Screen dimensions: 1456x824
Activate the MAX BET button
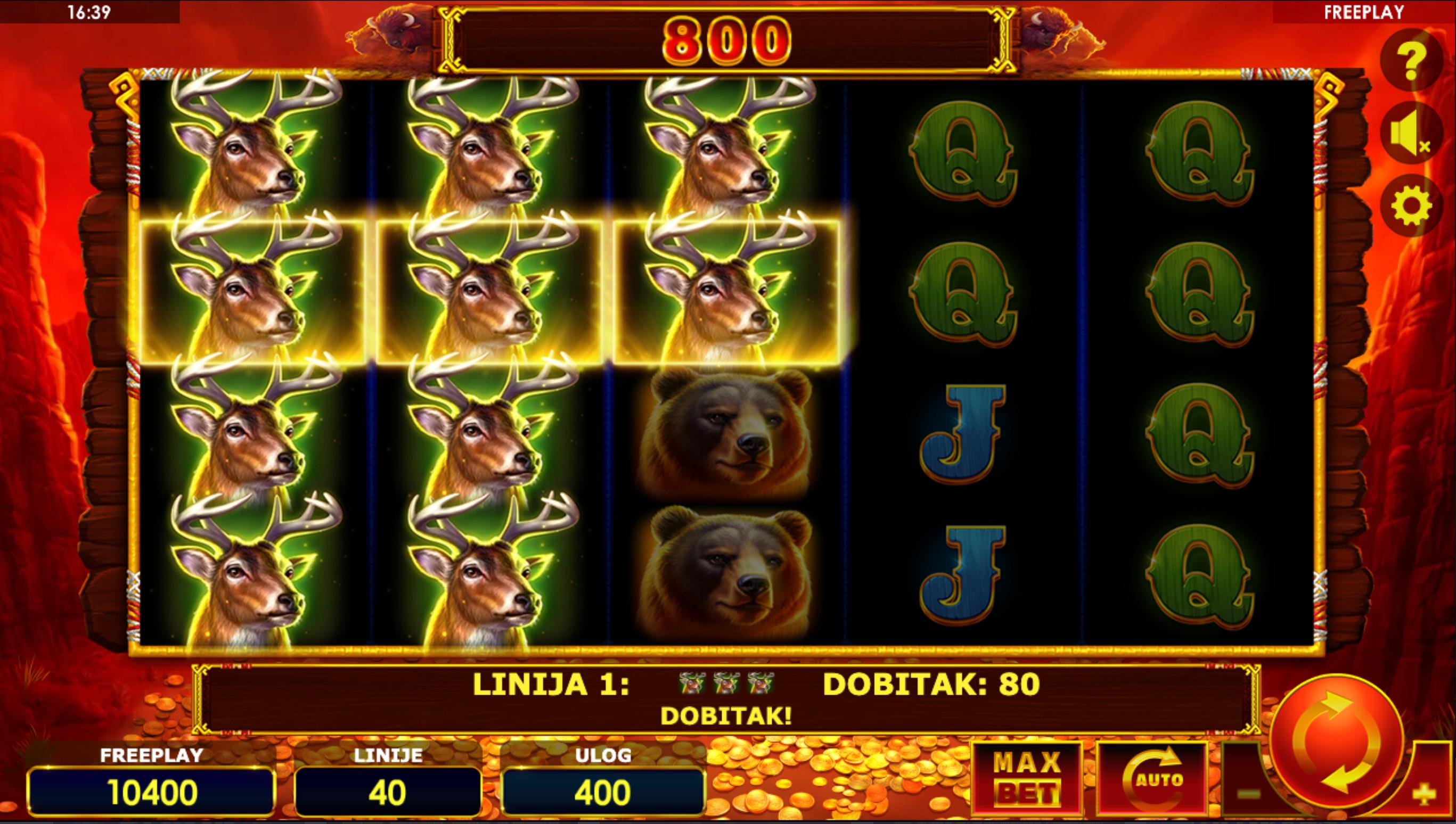coord(1026,779)
